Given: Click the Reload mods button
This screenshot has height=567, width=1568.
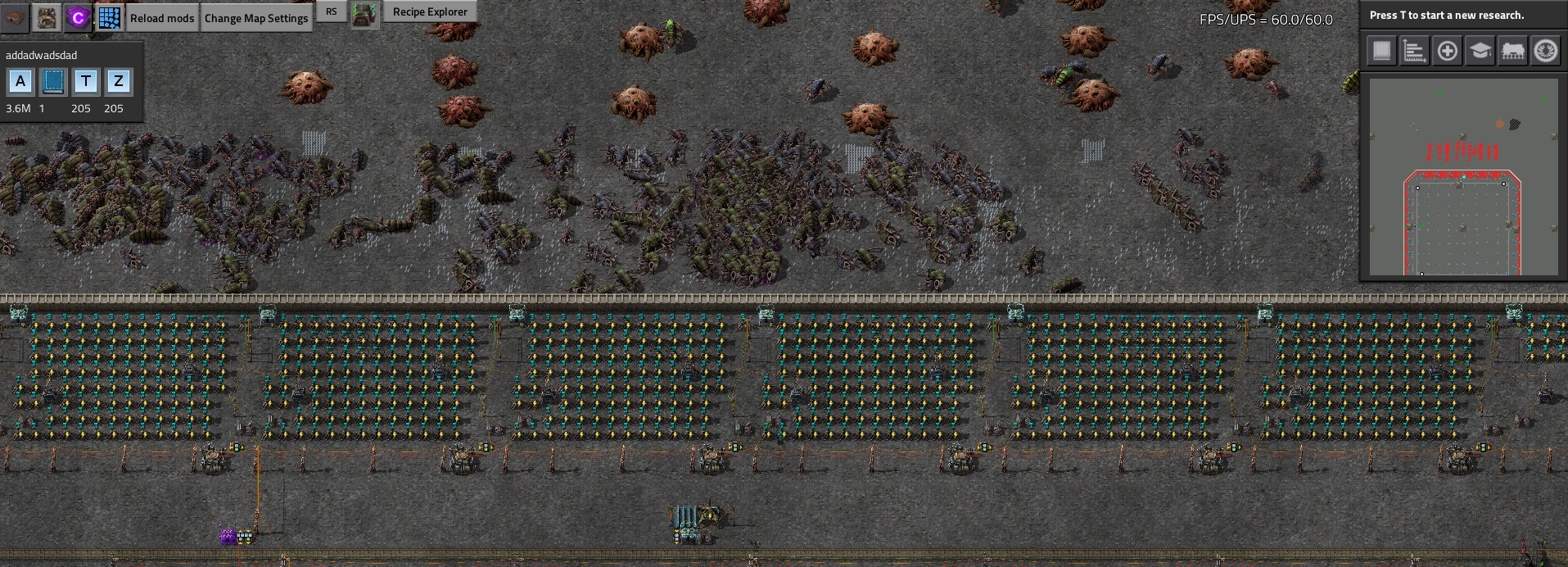Looking at the screenshot, I should (162, 18).
